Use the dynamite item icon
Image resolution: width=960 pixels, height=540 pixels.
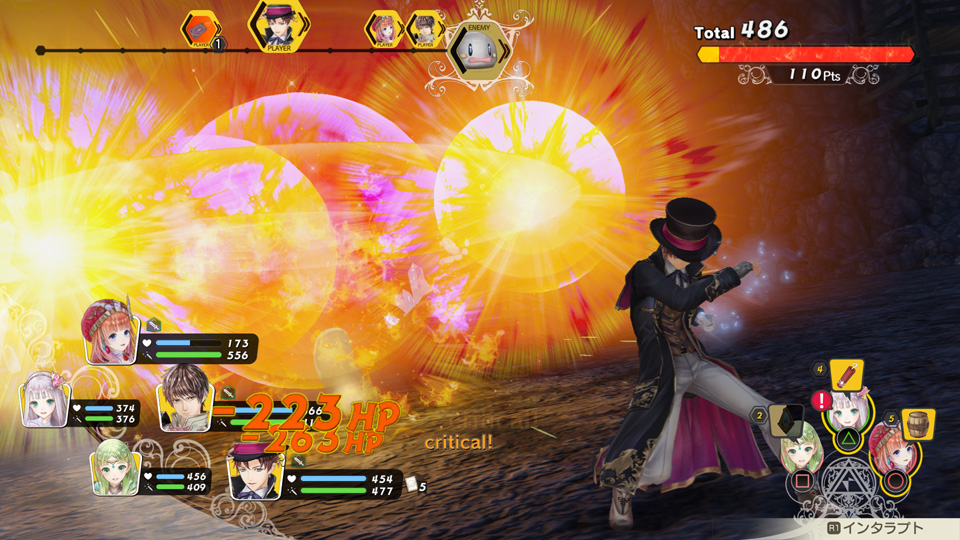[846, 375]
